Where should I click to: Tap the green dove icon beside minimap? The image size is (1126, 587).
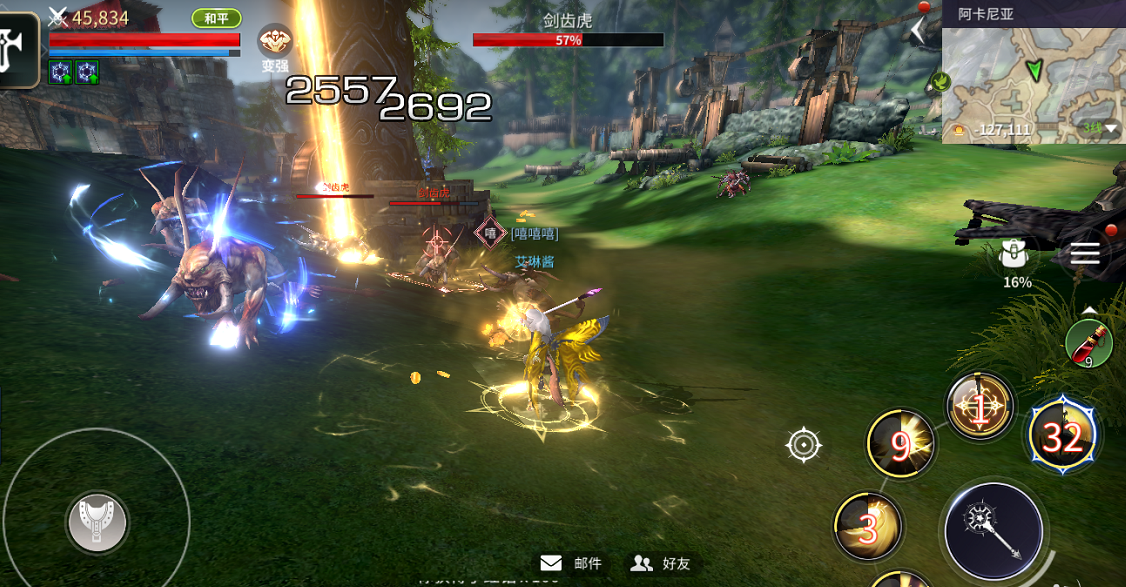pos(939,81)
